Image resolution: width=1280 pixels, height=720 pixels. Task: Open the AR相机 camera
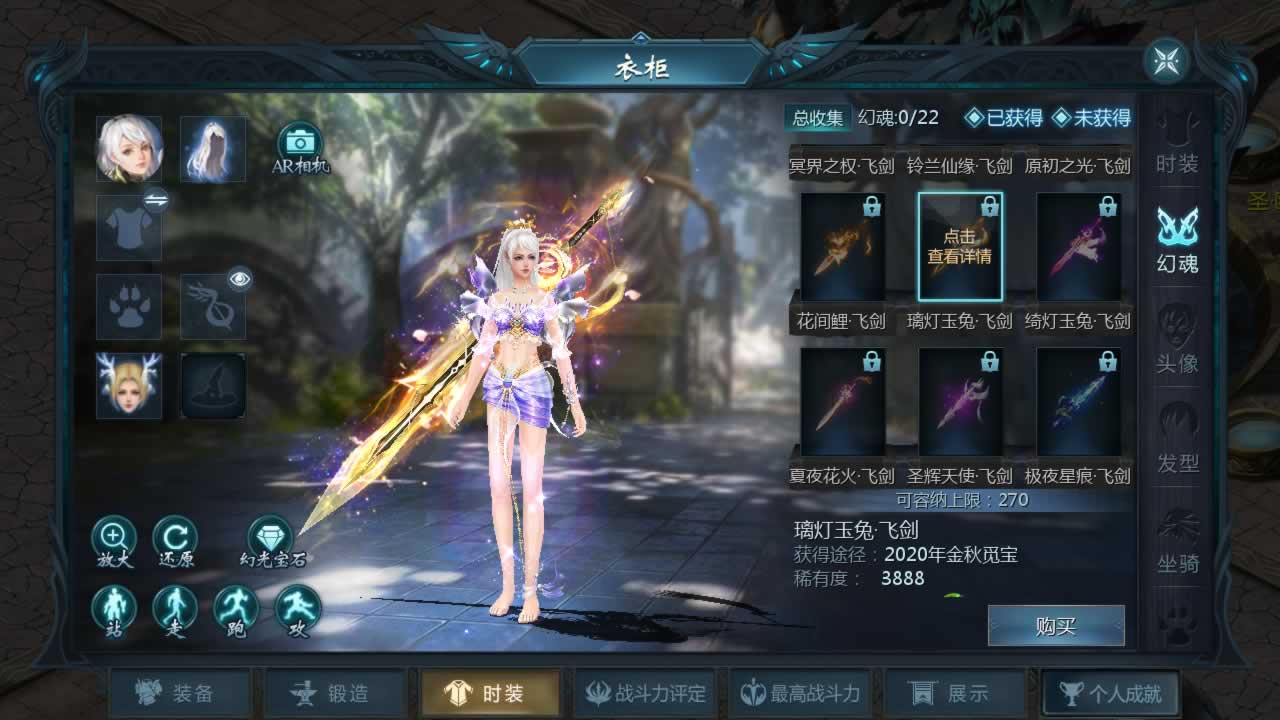299,144
